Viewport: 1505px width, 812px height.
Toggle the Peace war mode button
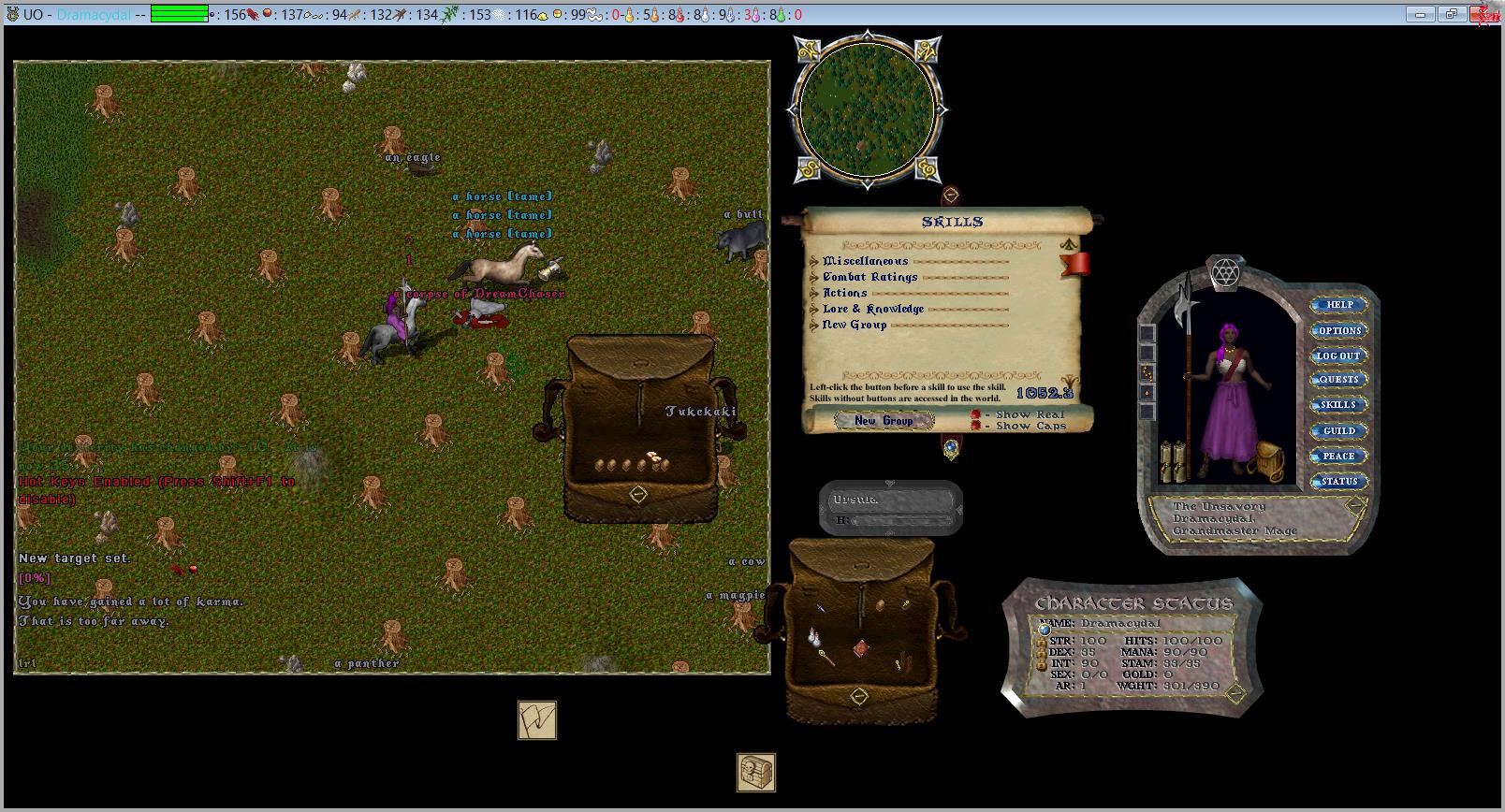tap(1338, 456)
